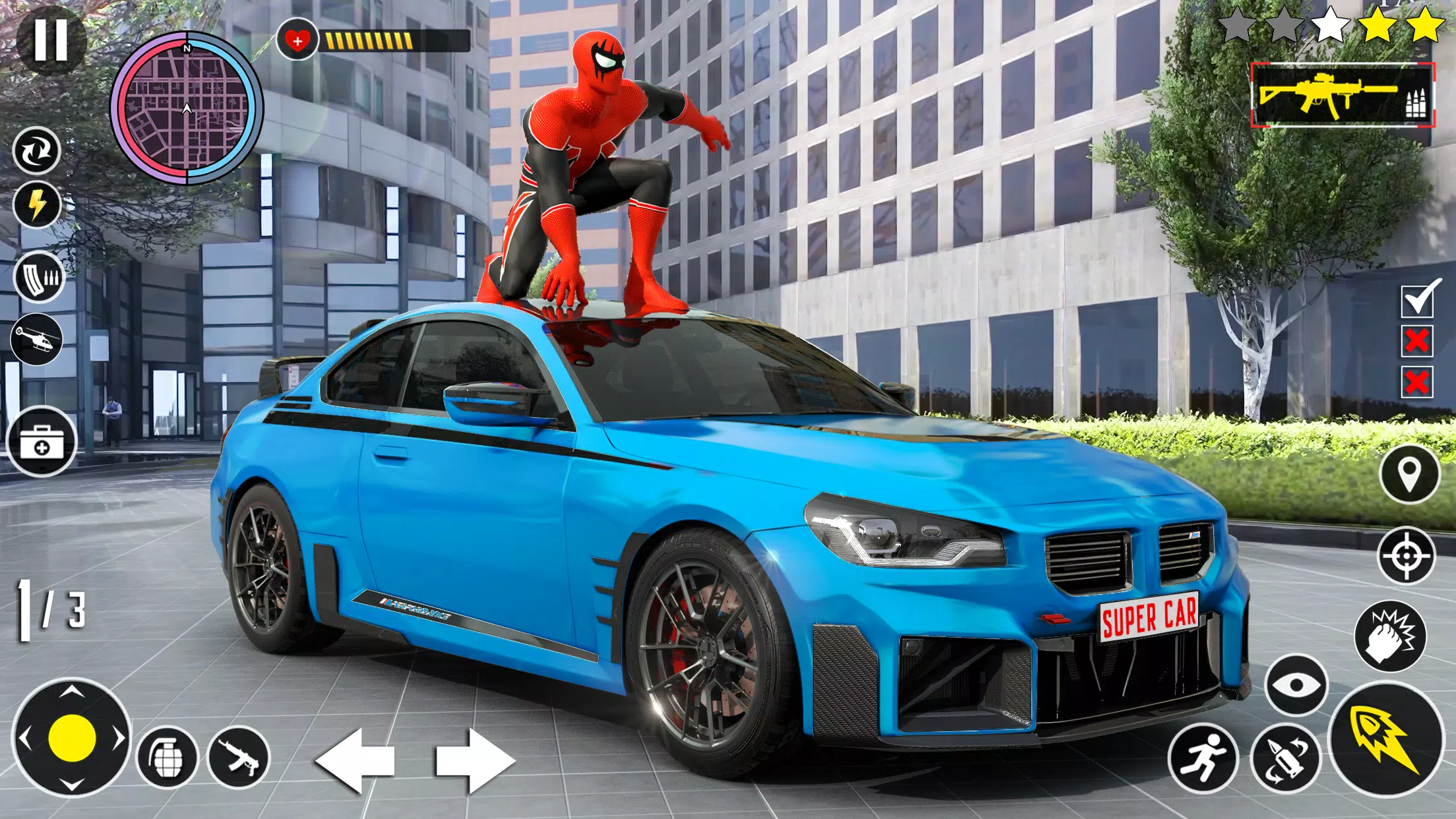Fire the rocket boost button
The image size is (1456, 819).
1386,741
